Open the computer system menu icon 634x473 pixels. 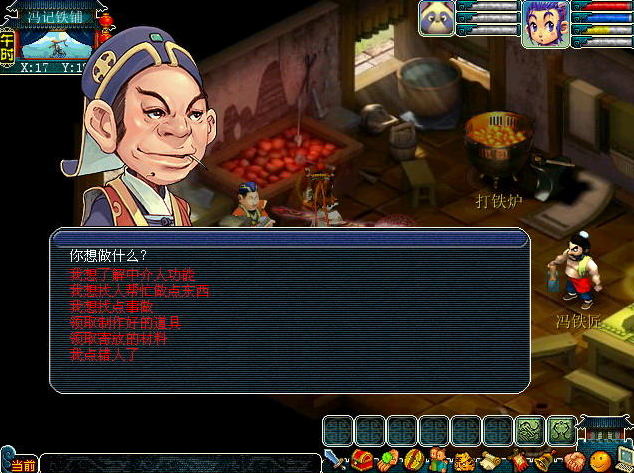coord(622,461)
